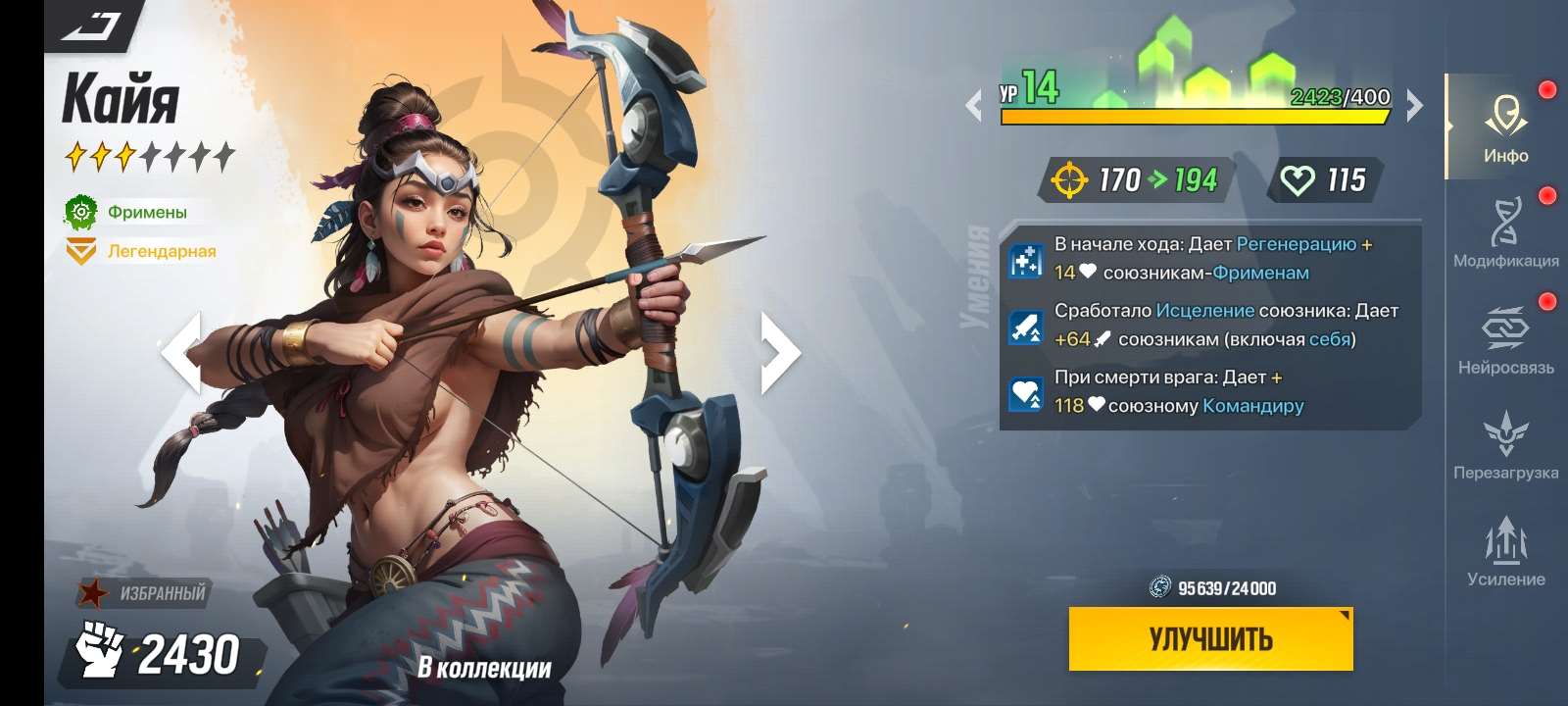
Task: Open the Нейросвязь panel
Action: click(1505, 338)
